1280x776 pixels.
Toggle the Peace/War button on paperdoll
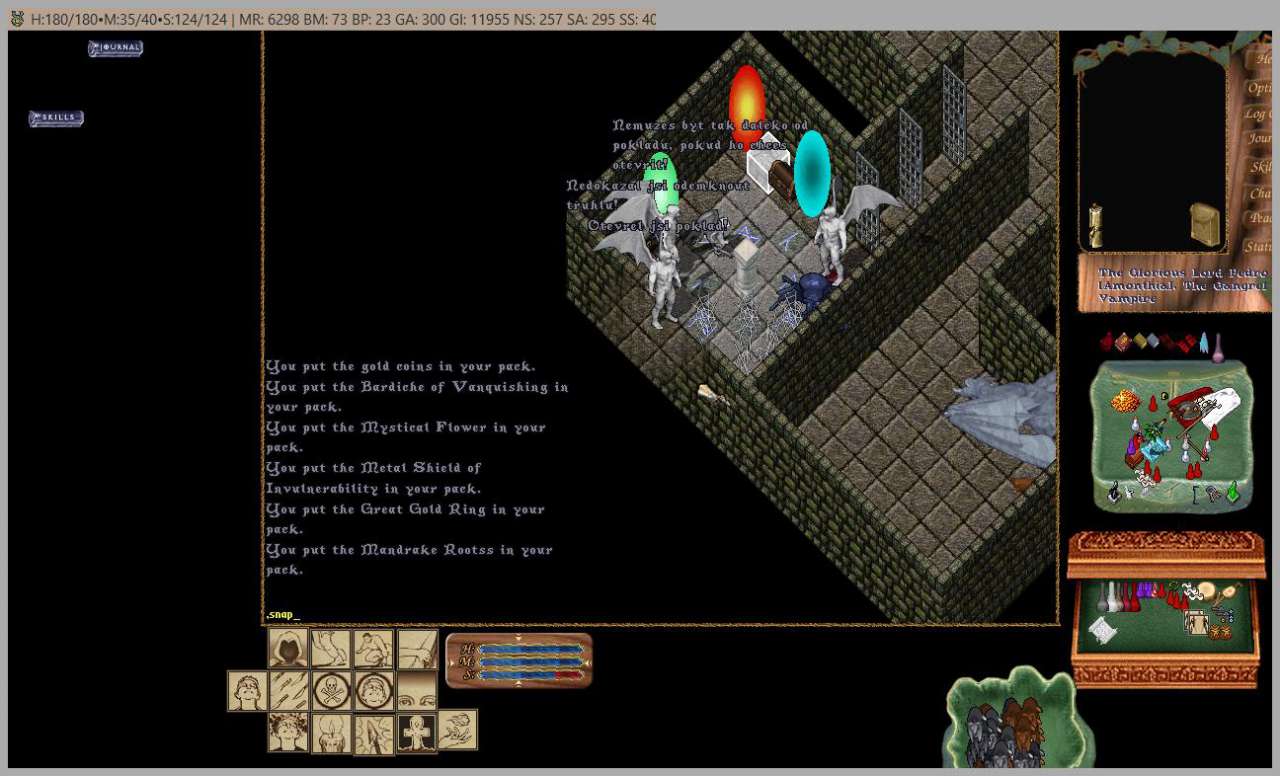click(1260, 218)
